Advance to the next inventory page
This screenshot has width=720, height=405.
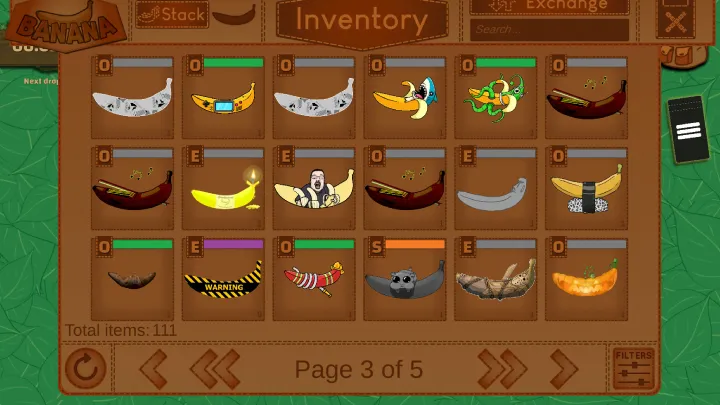tap(564, 369)
